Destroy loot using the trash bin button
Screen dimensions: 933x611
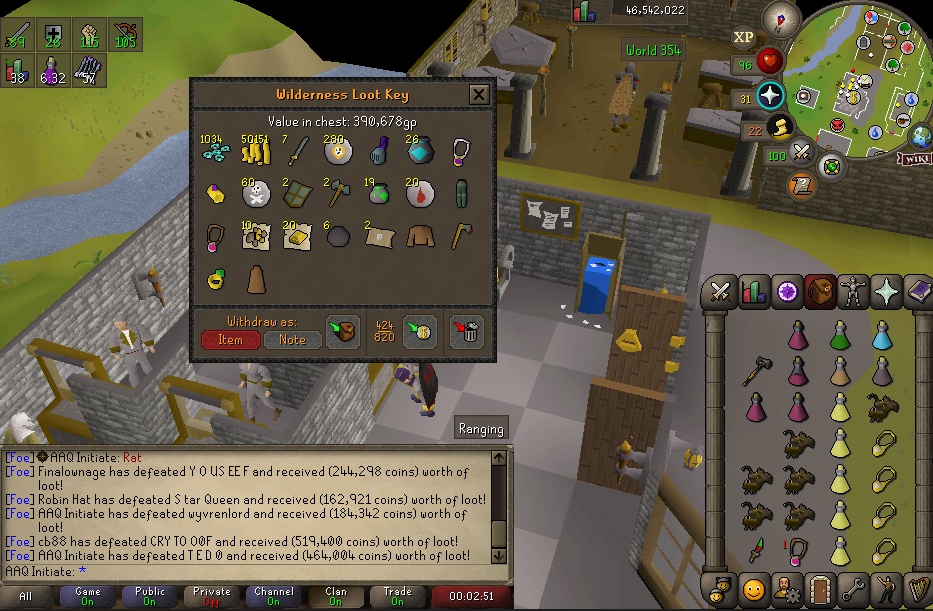point(467,332)
